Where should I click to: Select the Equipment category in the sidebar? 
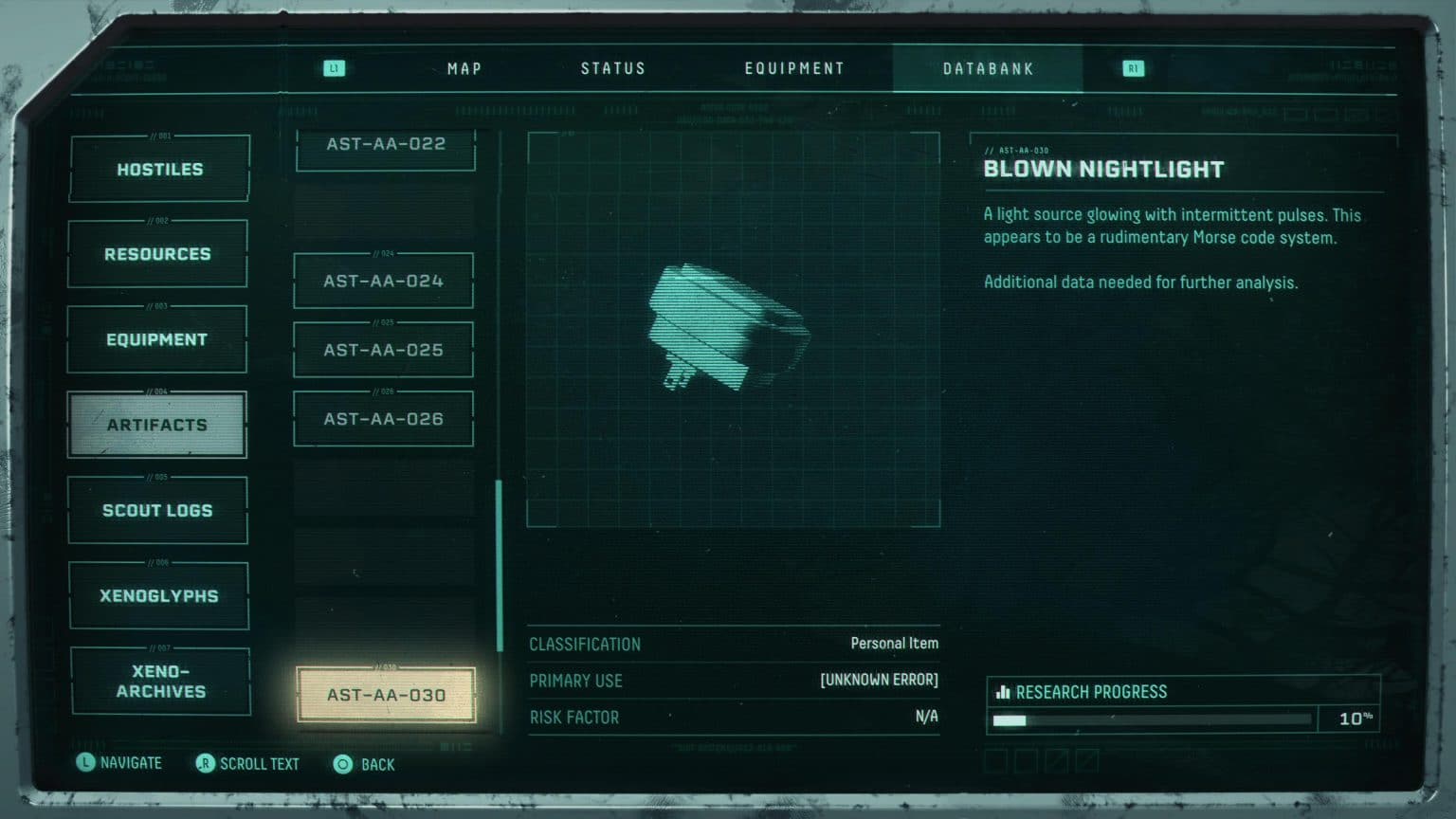click(x=156, y=339)
